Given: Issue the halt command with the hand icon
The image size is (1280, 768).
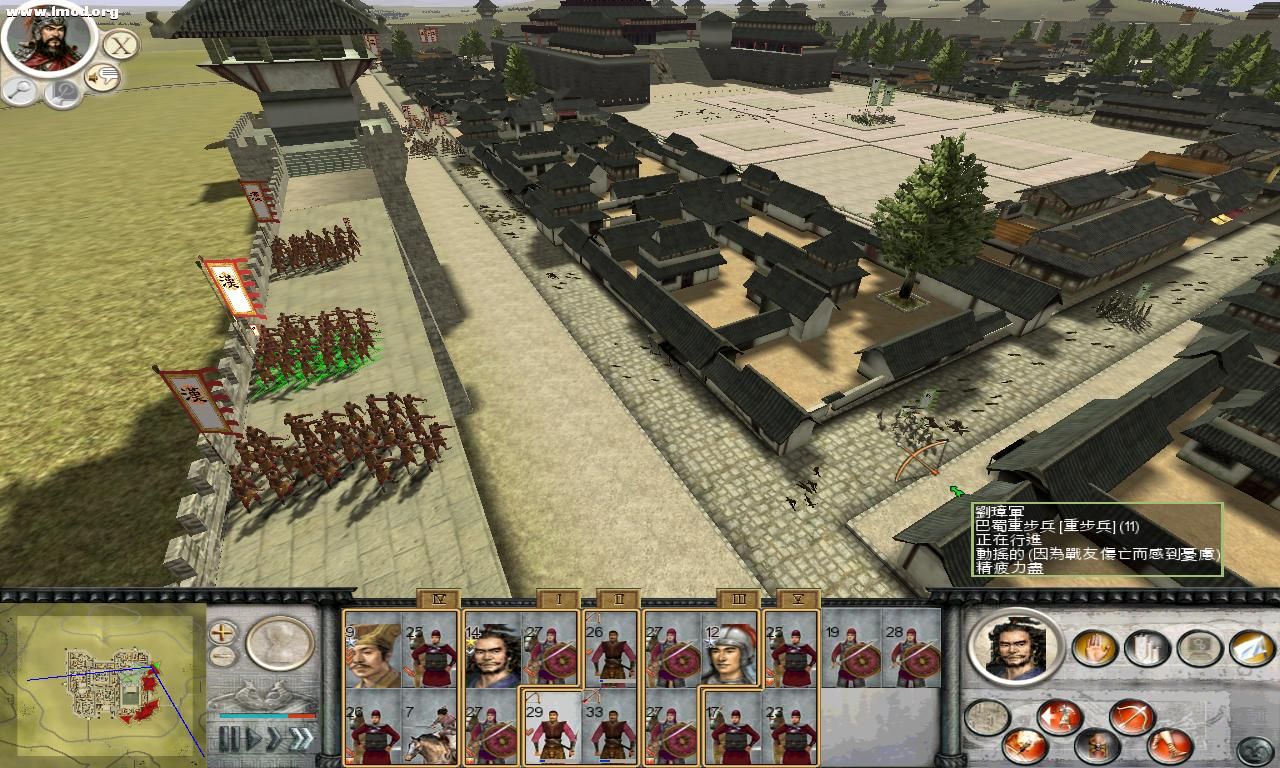Looking at the screenshot, I should pyautogui.click(x=1094, y=648).
